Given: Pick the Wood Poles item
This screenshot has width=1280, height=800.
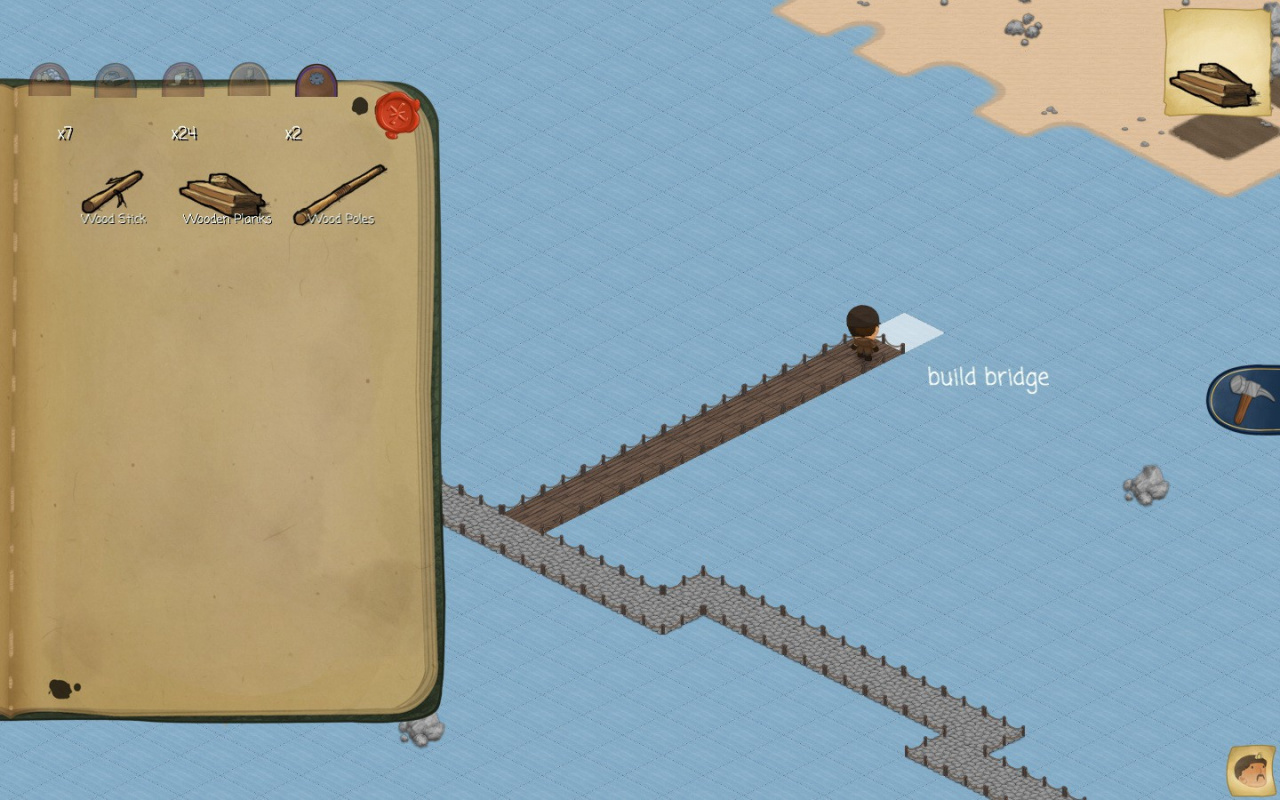Looking at the screenshot, I should click(x=340, y=193).
